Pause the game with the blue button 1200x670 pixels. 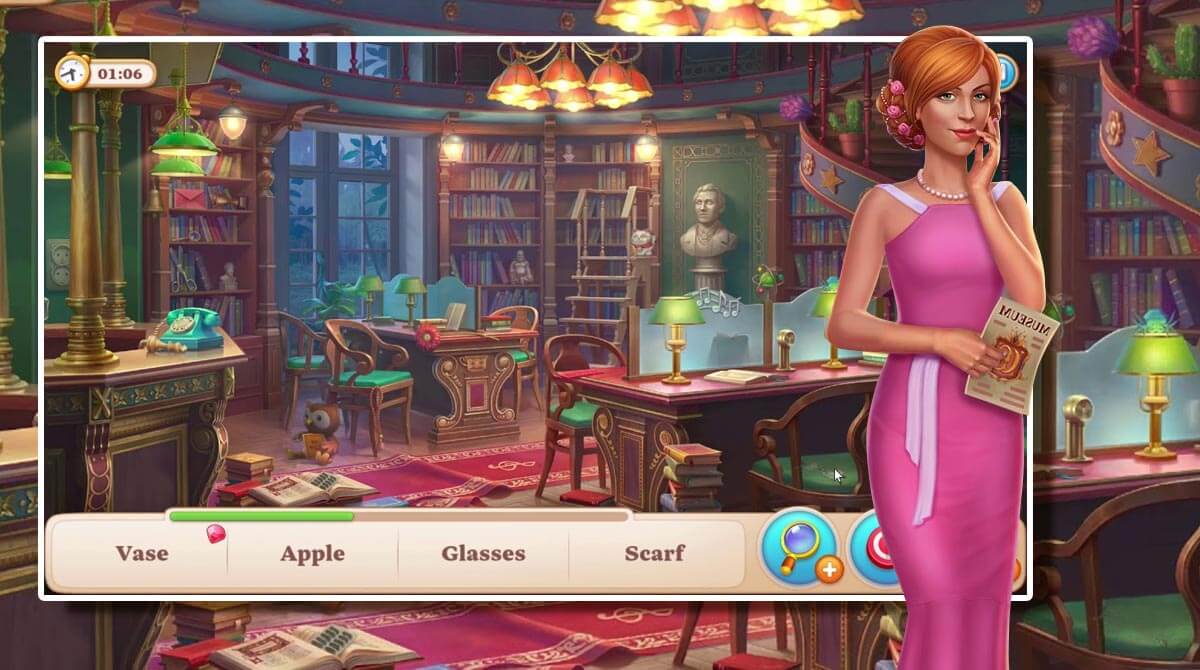click(x=1006, y=71)
